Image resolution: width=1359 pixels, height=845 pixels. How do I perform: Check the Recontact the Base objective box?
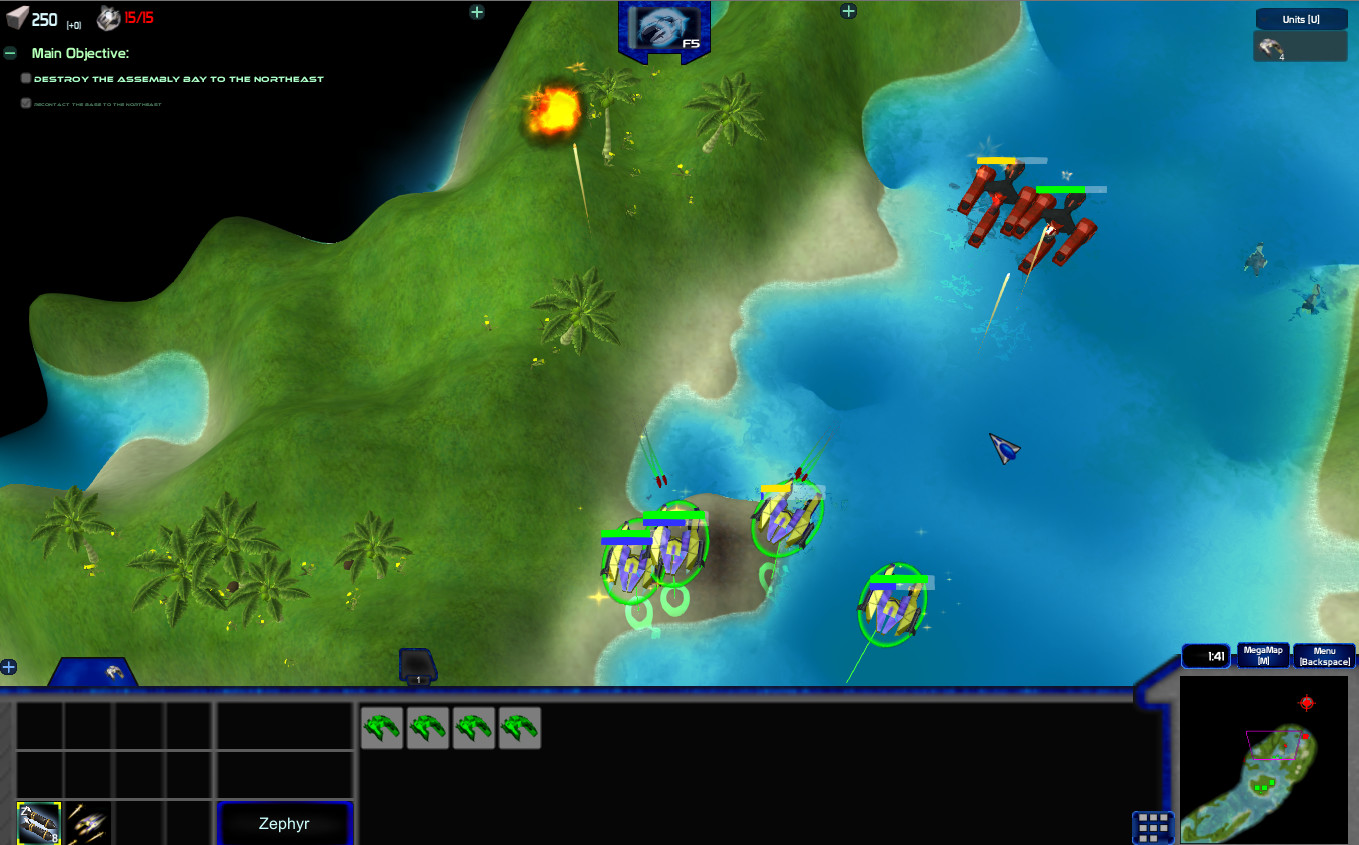pos(25,102)
